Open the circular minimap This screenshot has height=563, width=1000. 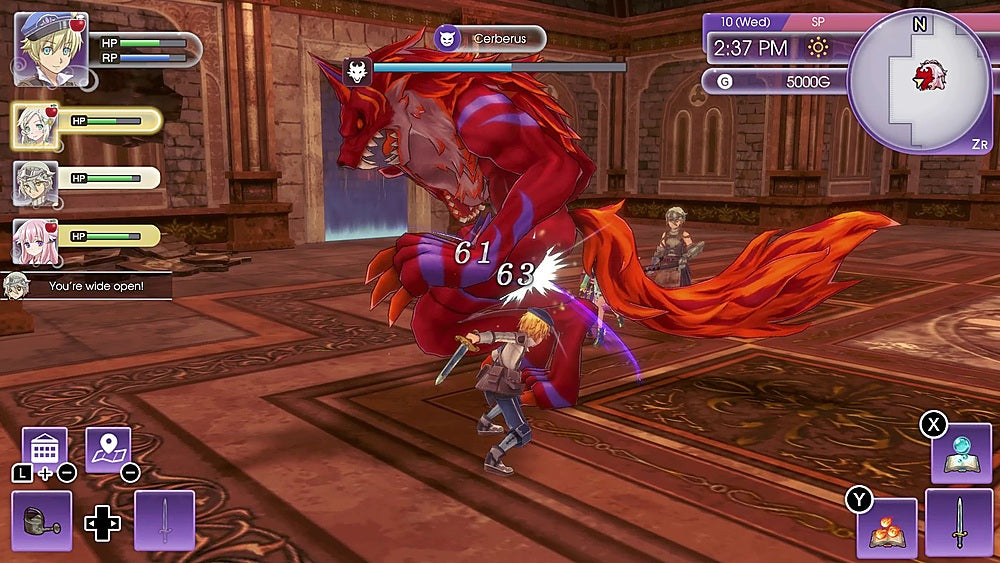click(x=919, y=82)
